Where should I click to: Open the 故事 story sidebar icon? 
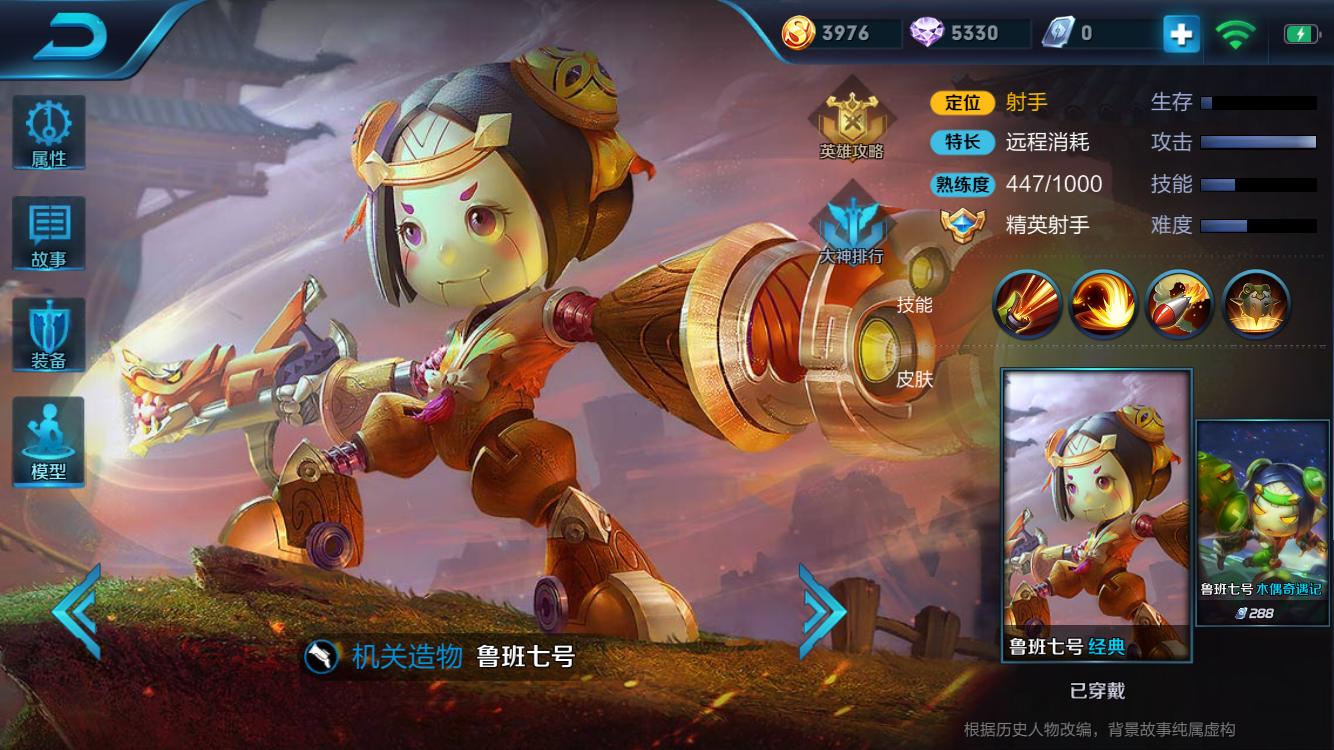(48, 232)
